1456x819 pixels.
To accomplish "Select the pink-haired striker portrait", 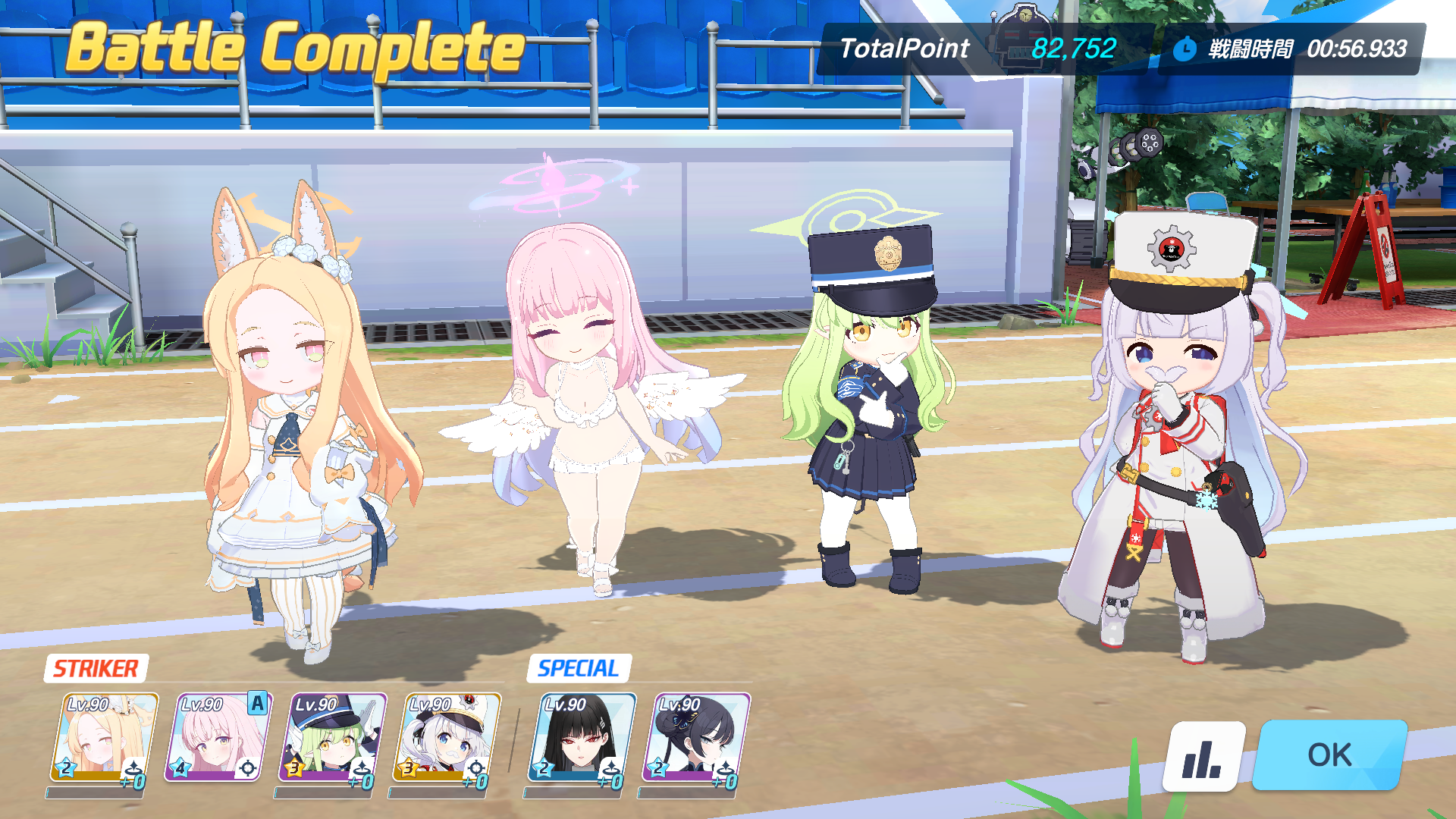I will click(x=218, y=737).
